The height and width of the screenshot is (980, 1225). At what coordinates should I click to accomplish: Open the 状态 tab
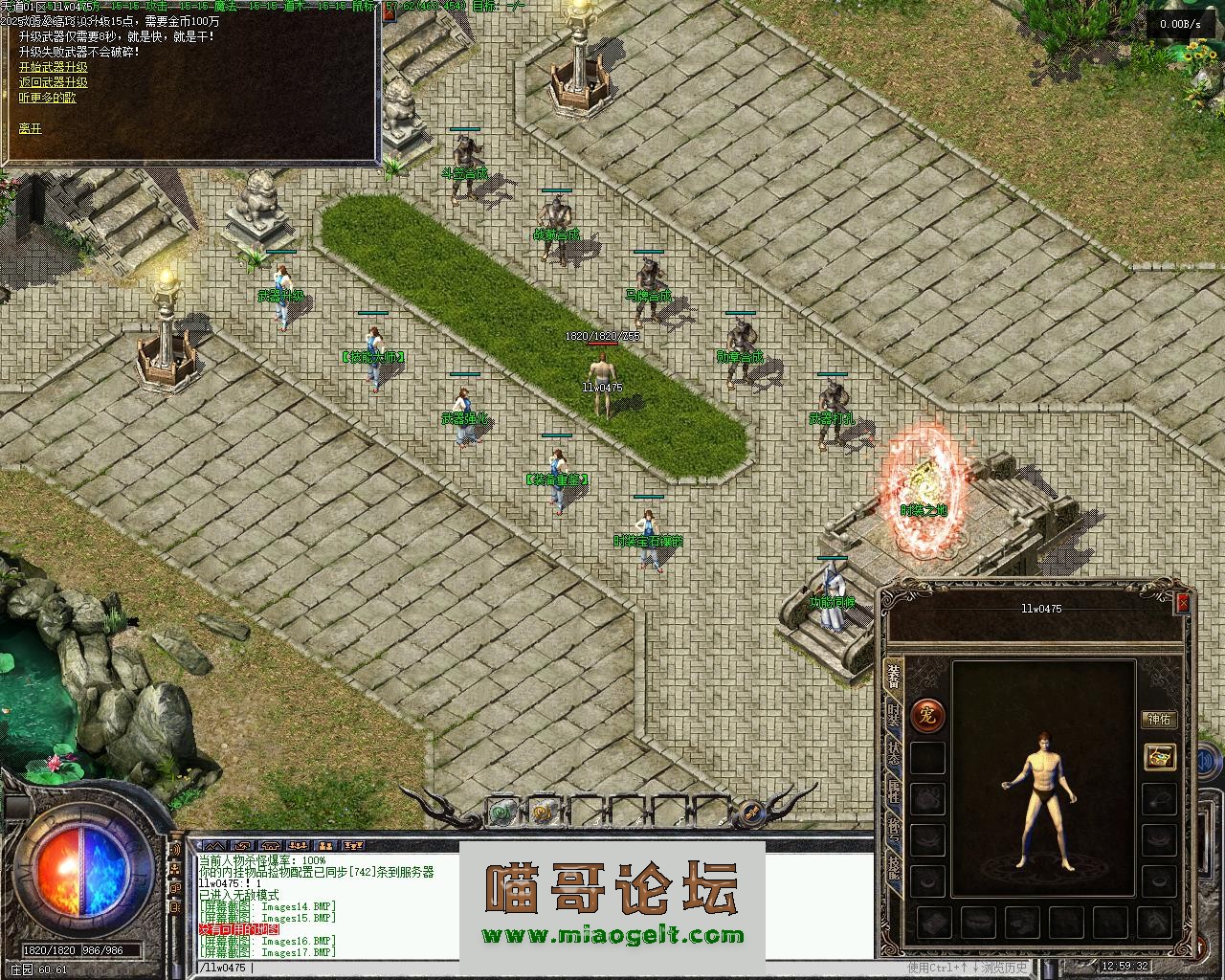(893, 753)
